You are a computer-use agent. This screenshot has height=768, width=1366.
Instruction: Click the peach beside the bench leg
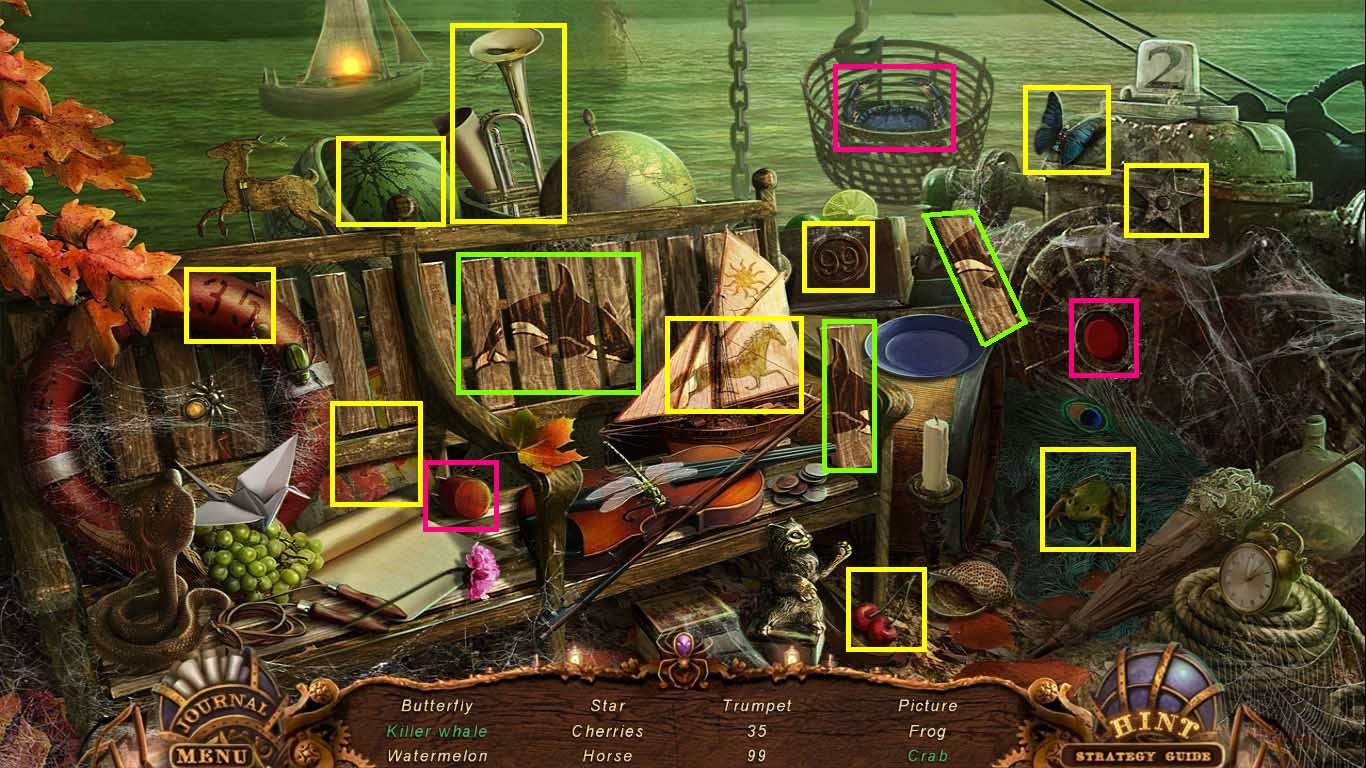[461, 497]
